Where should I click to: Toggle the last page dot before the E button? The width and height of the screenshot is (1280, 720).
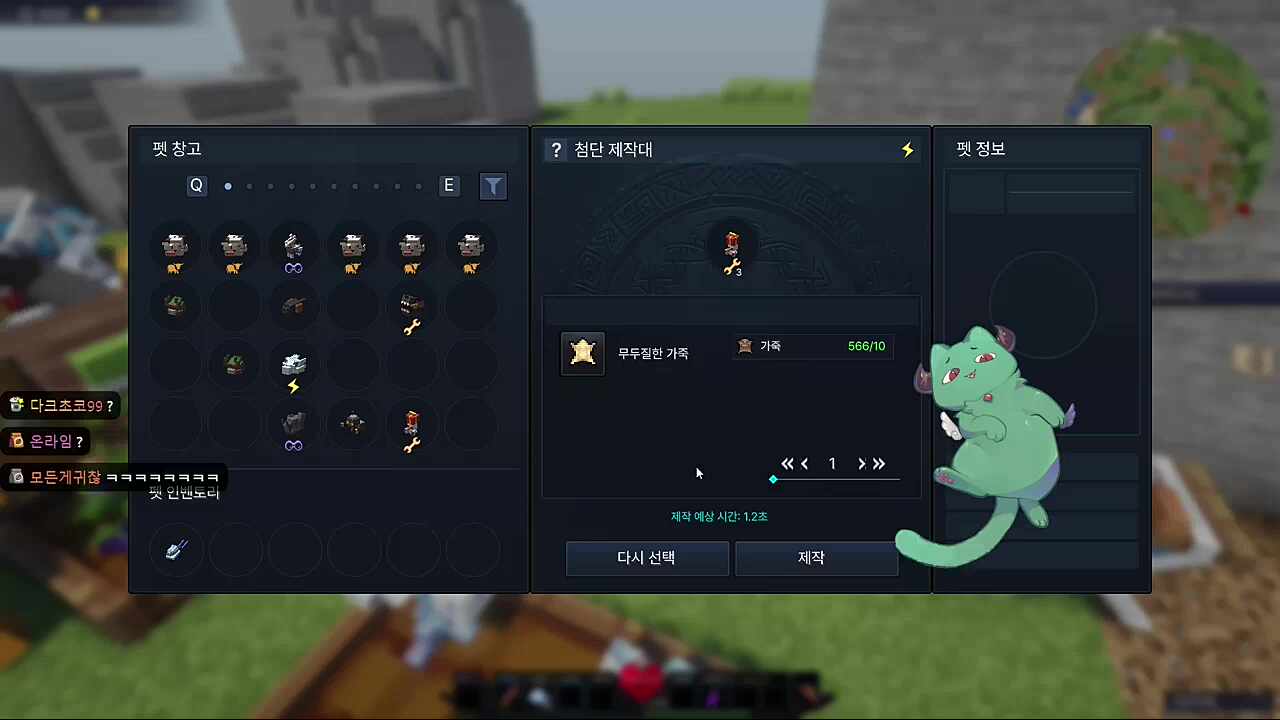click(418, 186)
